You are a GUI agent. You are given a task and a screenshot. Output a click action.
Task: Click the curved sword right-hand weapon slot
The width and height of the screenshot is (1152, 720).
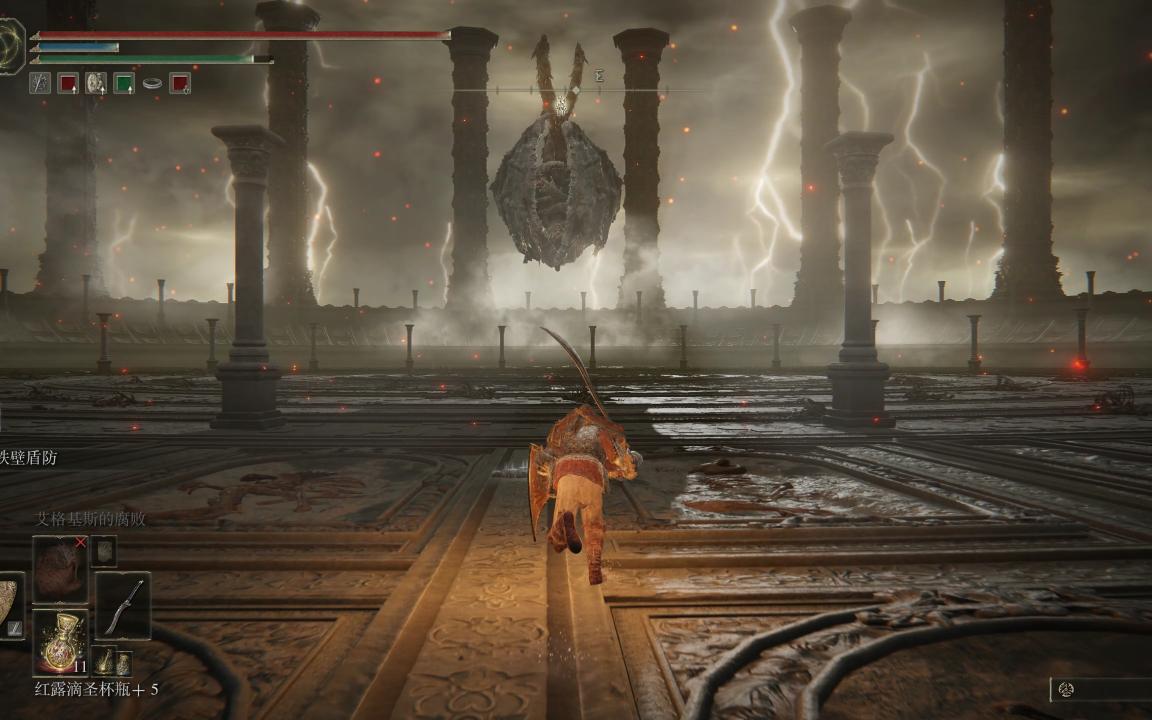123,605
